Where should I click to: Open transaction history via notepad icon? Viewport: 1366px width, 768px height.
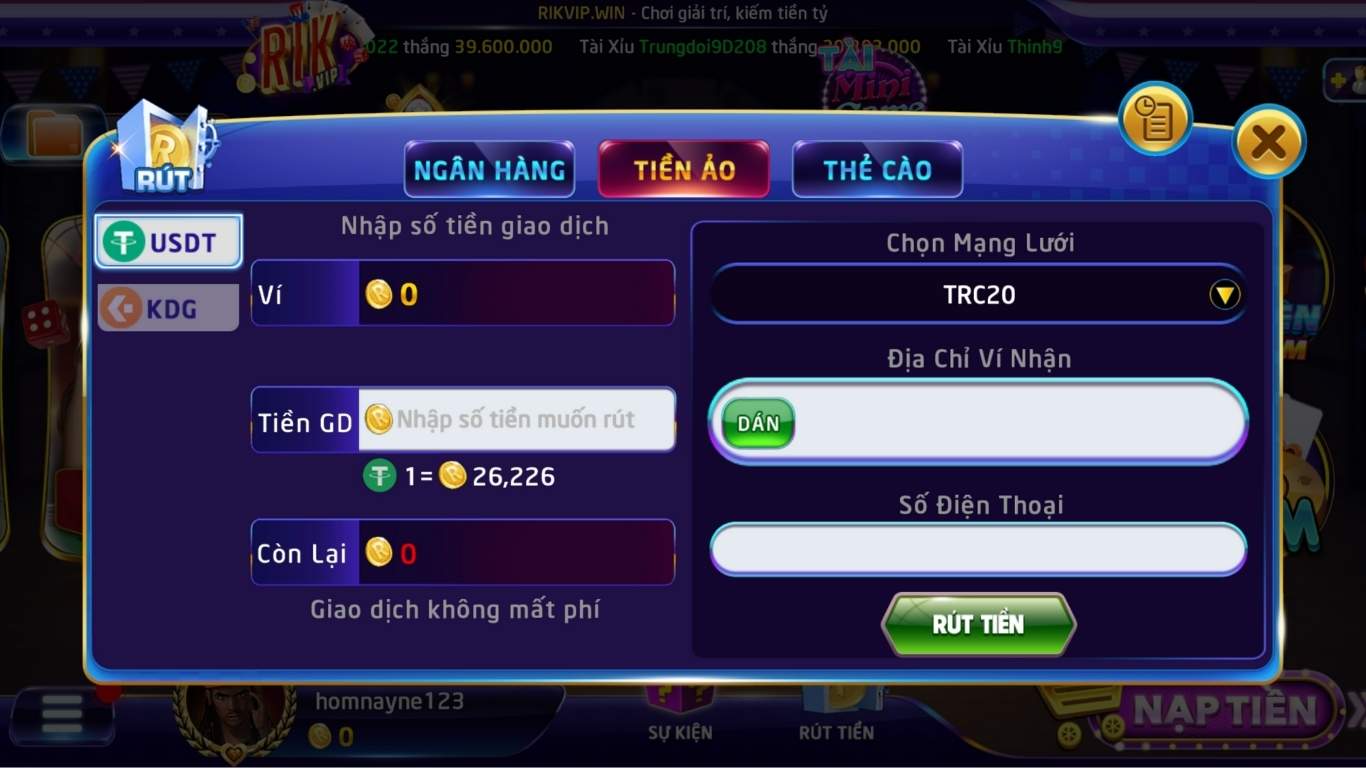click(x=1155, y=118)
